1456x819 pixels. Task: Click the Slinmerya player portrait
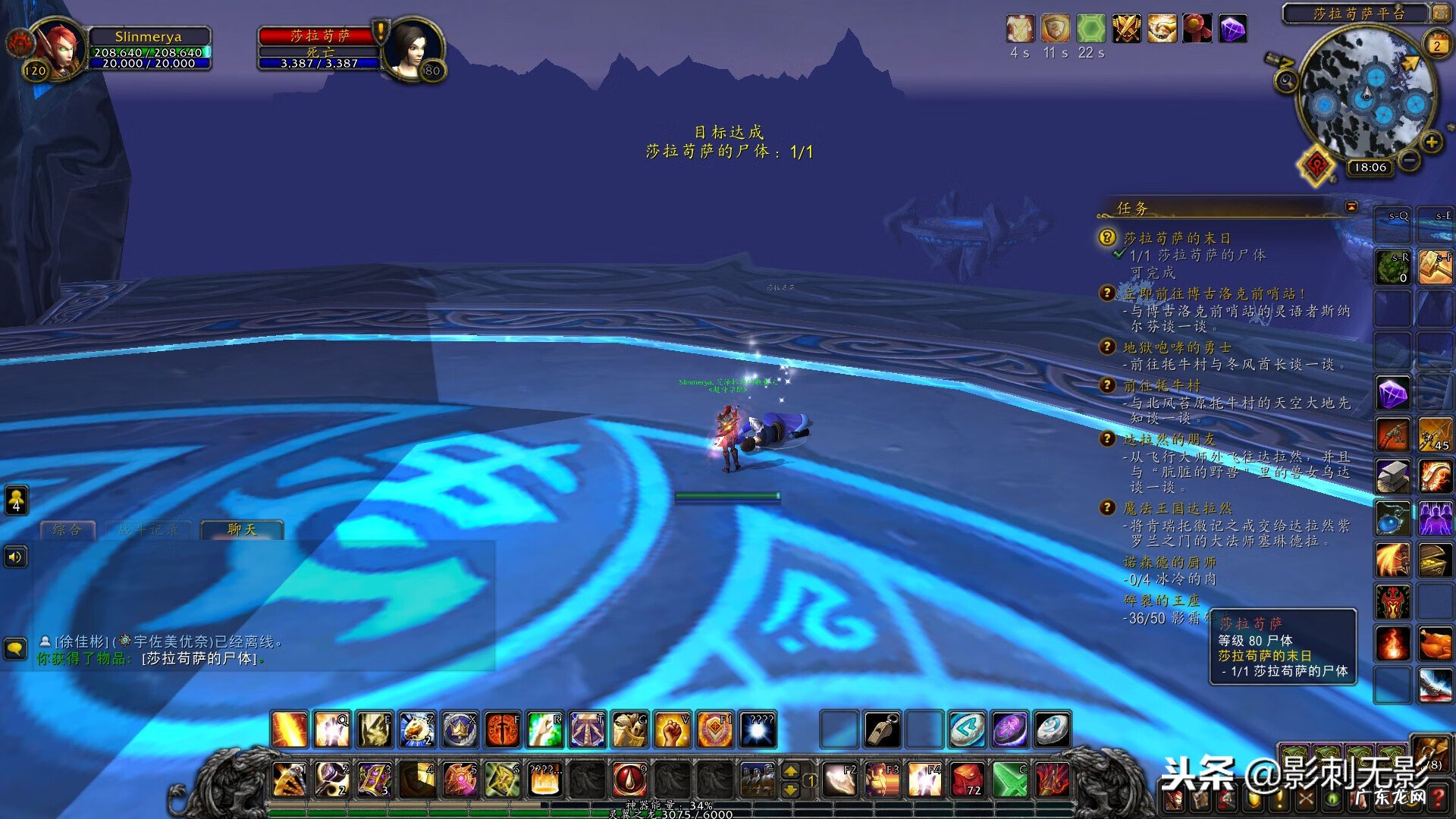click(x=58, y=49)
